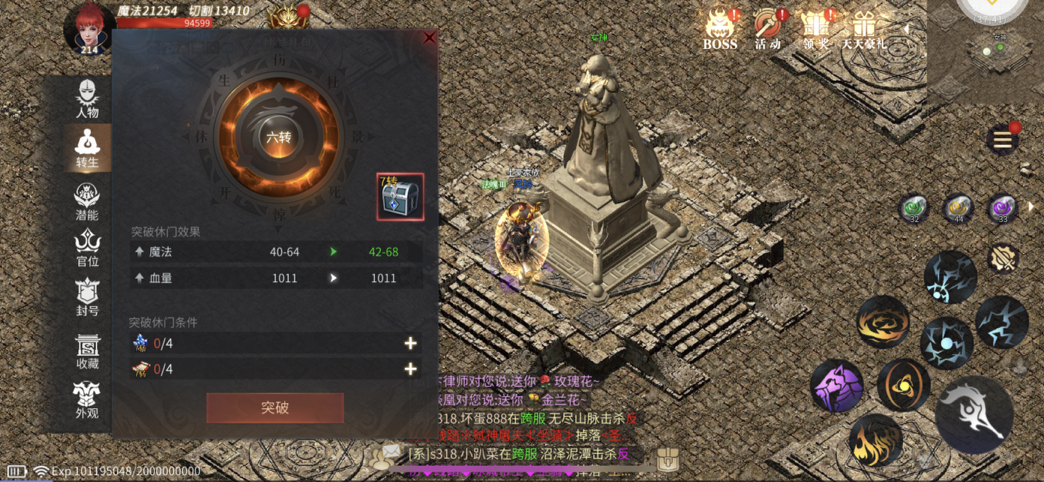
Task: Open the 人物 character tab
Action: point(87,99)
